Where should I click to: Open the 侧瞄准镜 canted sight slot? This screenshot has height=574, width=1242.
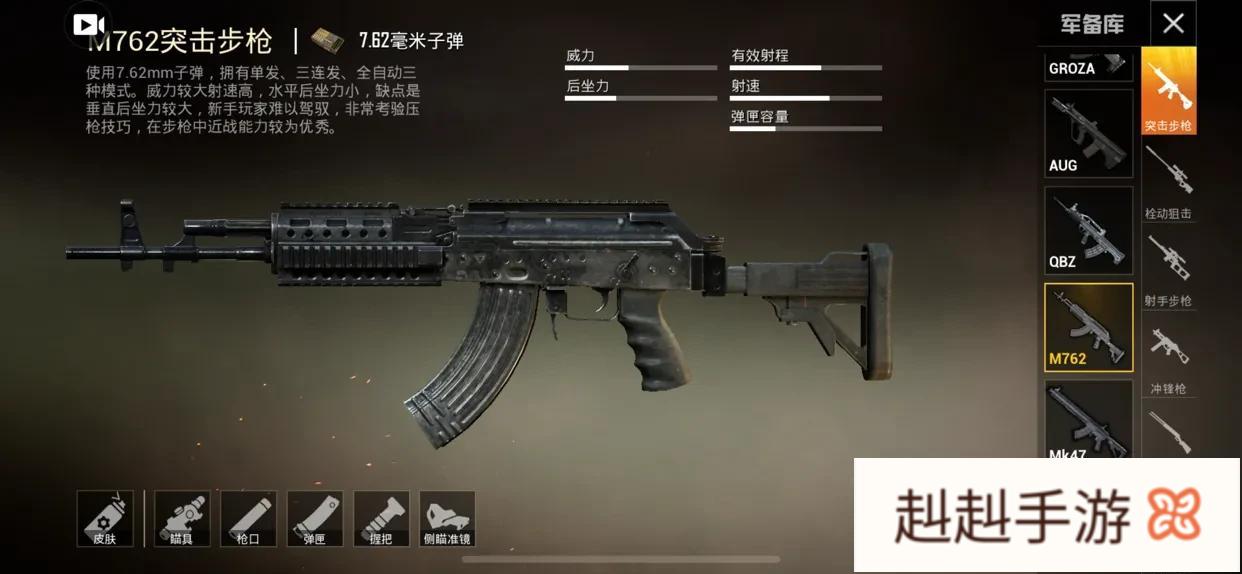[x=447, y=518]
